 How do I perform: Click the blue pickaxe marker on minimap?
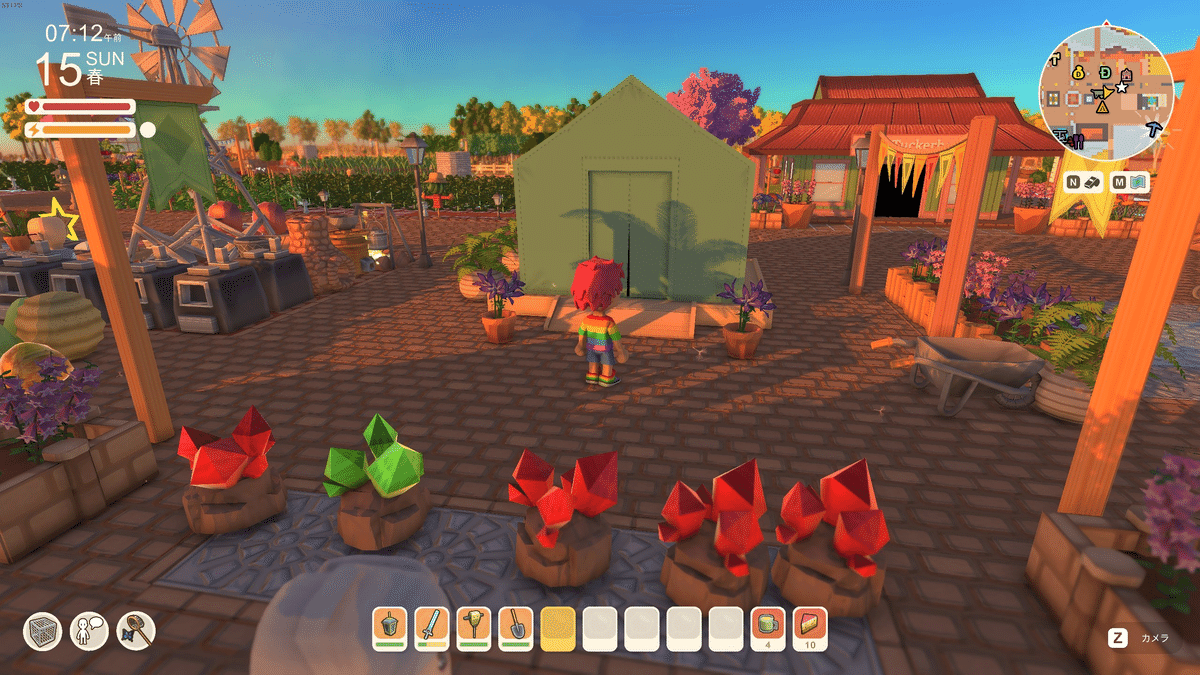[x=1155, y=129]
